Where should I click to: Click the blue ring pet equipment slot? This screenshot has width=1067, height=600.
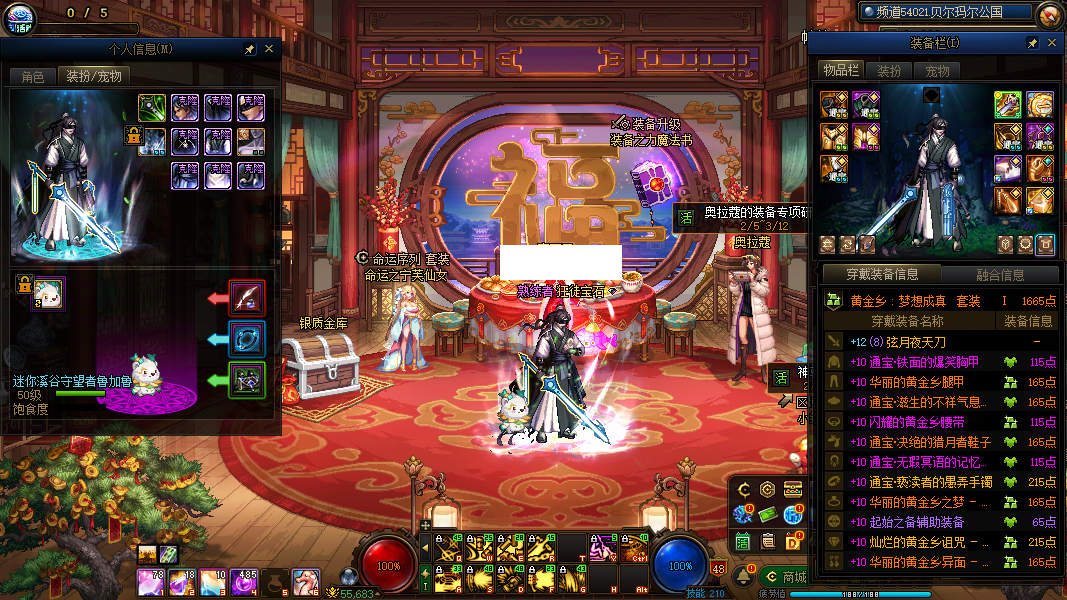click(247, 338)
